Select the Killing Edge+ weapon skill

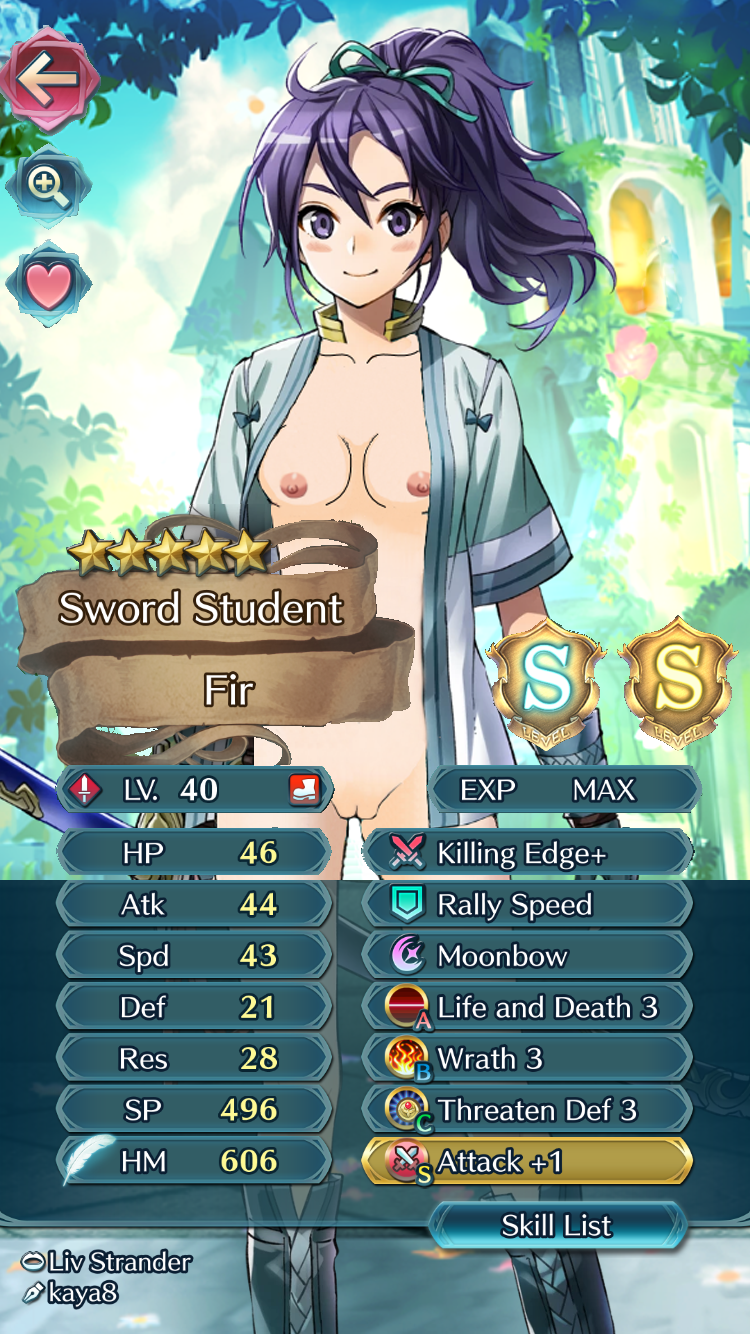click(528, 853)
